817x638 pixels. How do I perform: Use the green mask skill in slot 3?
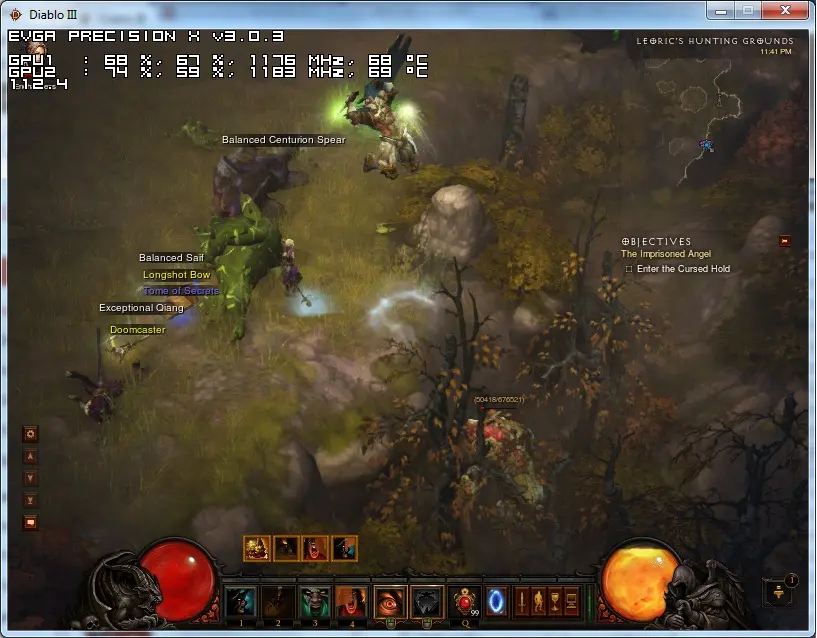[315, 602]
